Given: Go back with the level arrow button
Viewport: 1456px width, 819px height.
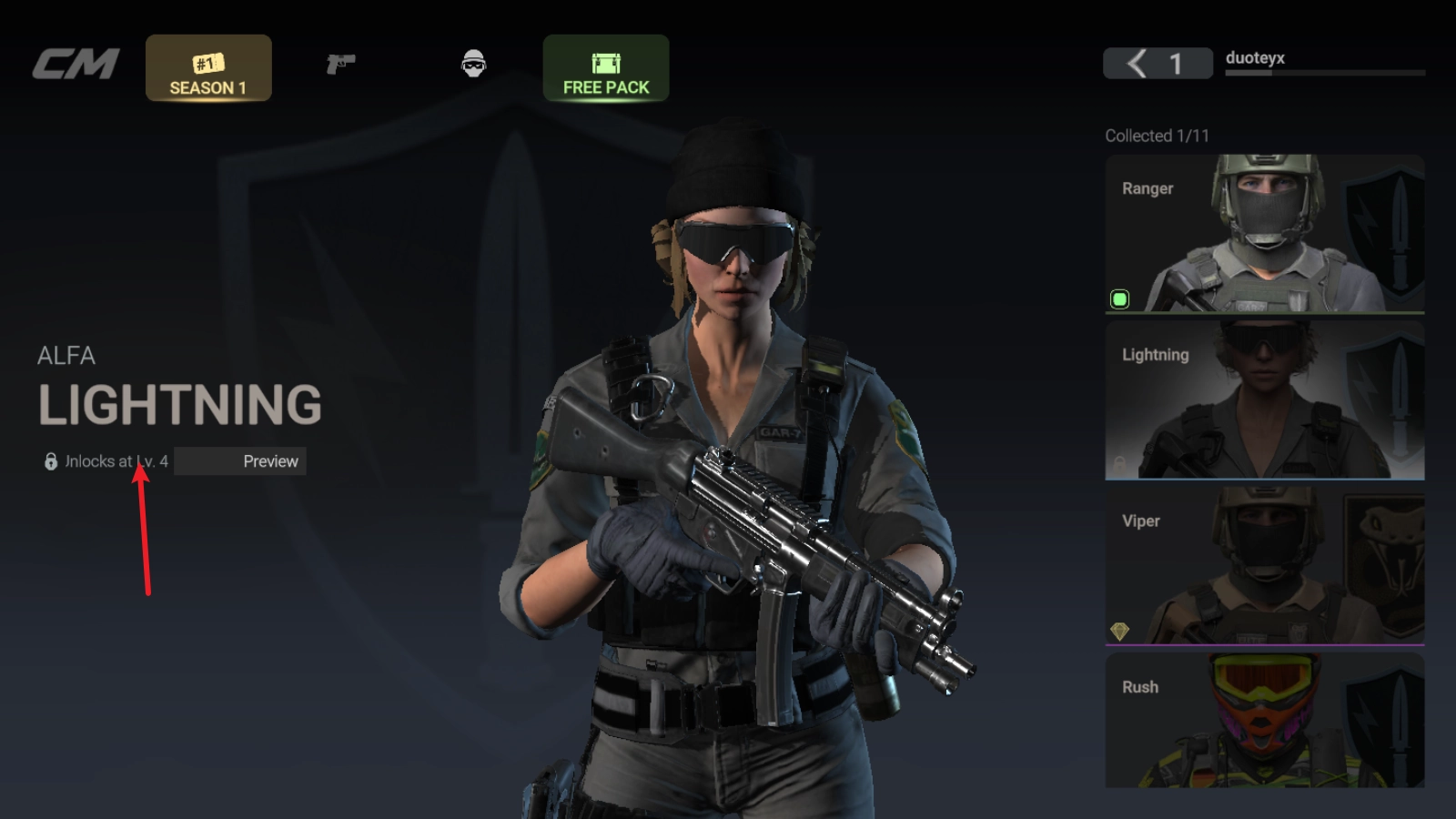Looking at the screenshot, I should tap(1137, 64).
